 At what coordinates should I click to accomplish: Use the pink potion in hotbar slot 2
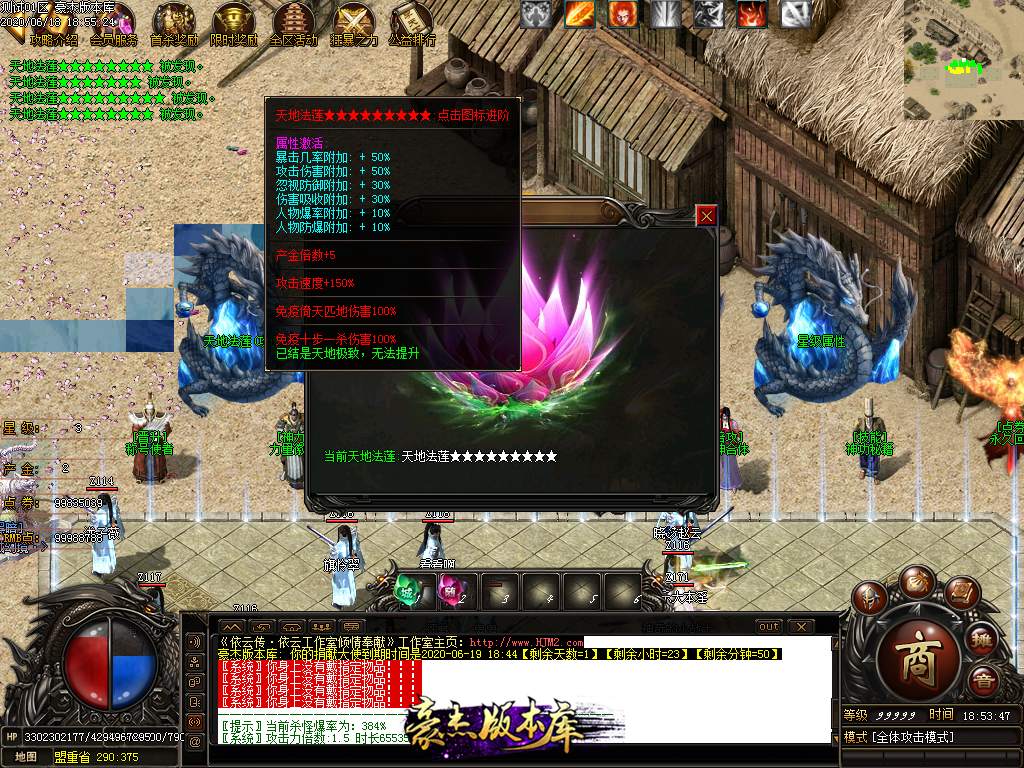(x=451, y=591)
